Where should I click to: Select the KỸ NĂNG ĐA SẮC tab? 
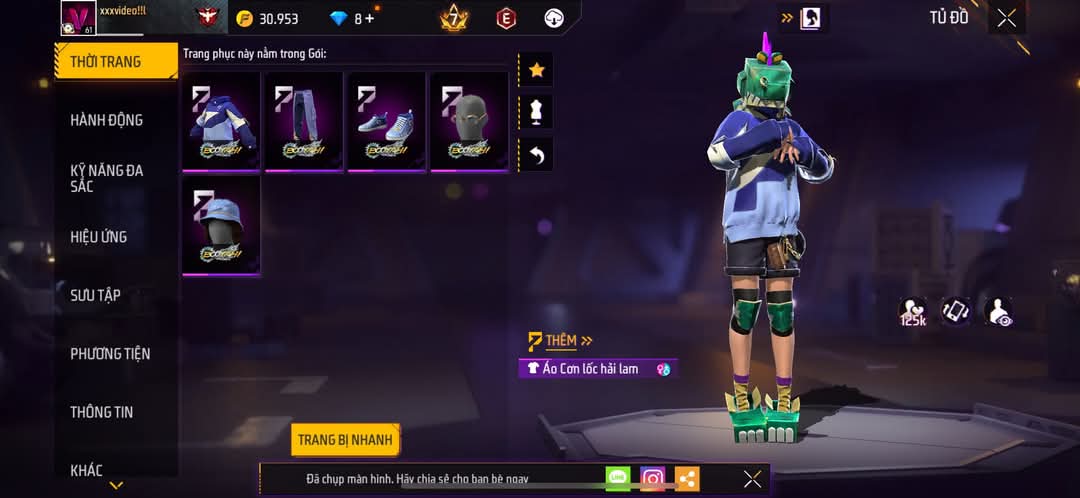coord(106,178)
